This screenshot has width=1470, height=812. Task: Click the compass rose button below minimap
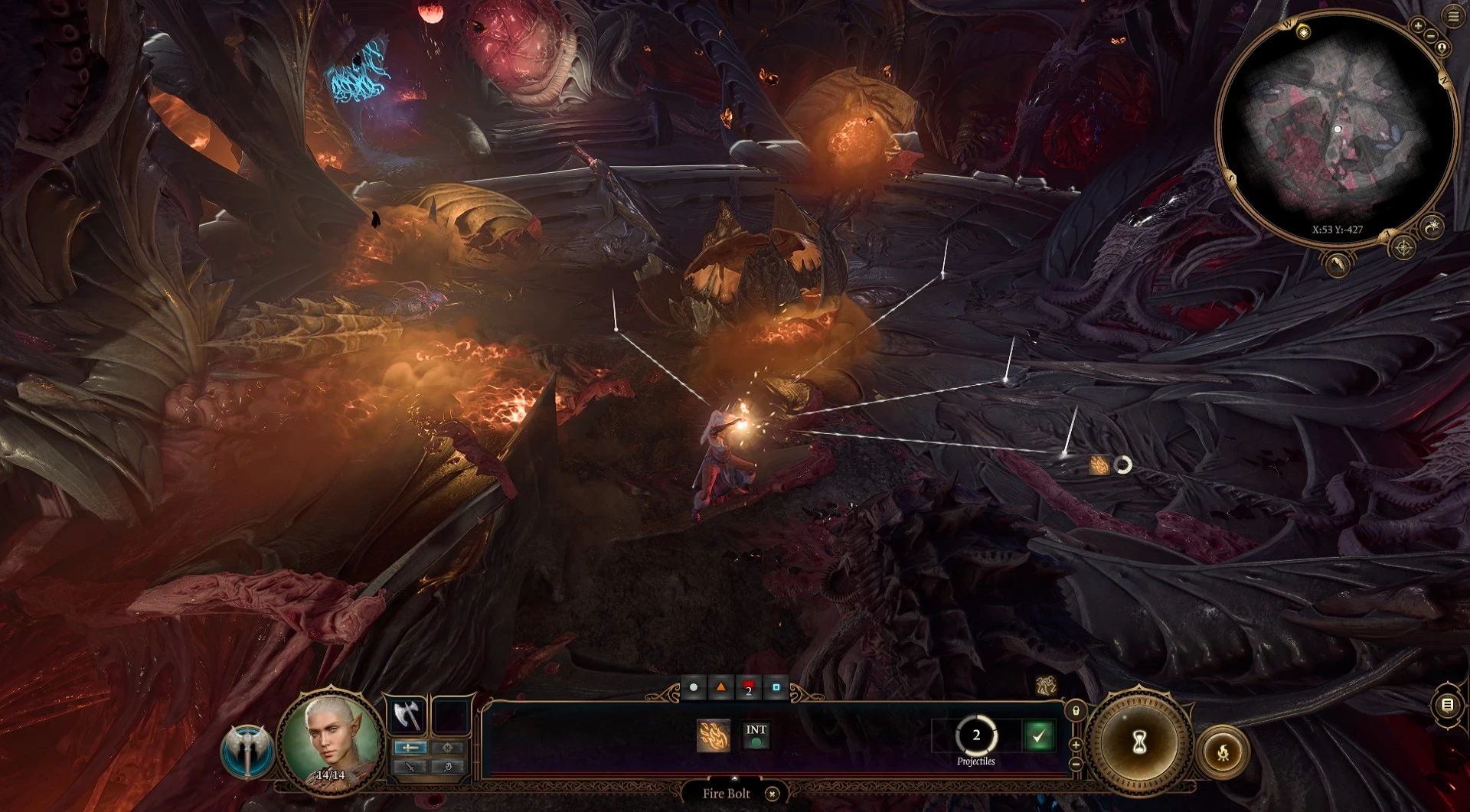[1403, 248]
